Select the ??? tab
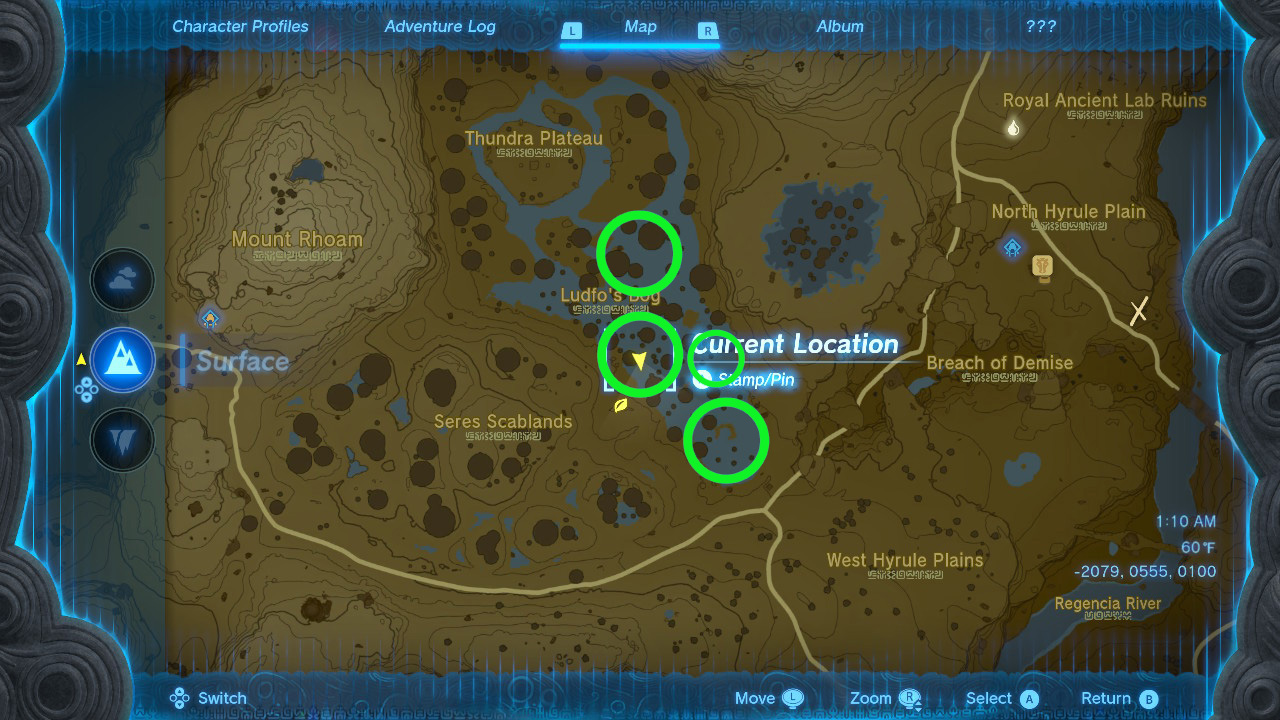1280x720 pixels. point(1042,26)
